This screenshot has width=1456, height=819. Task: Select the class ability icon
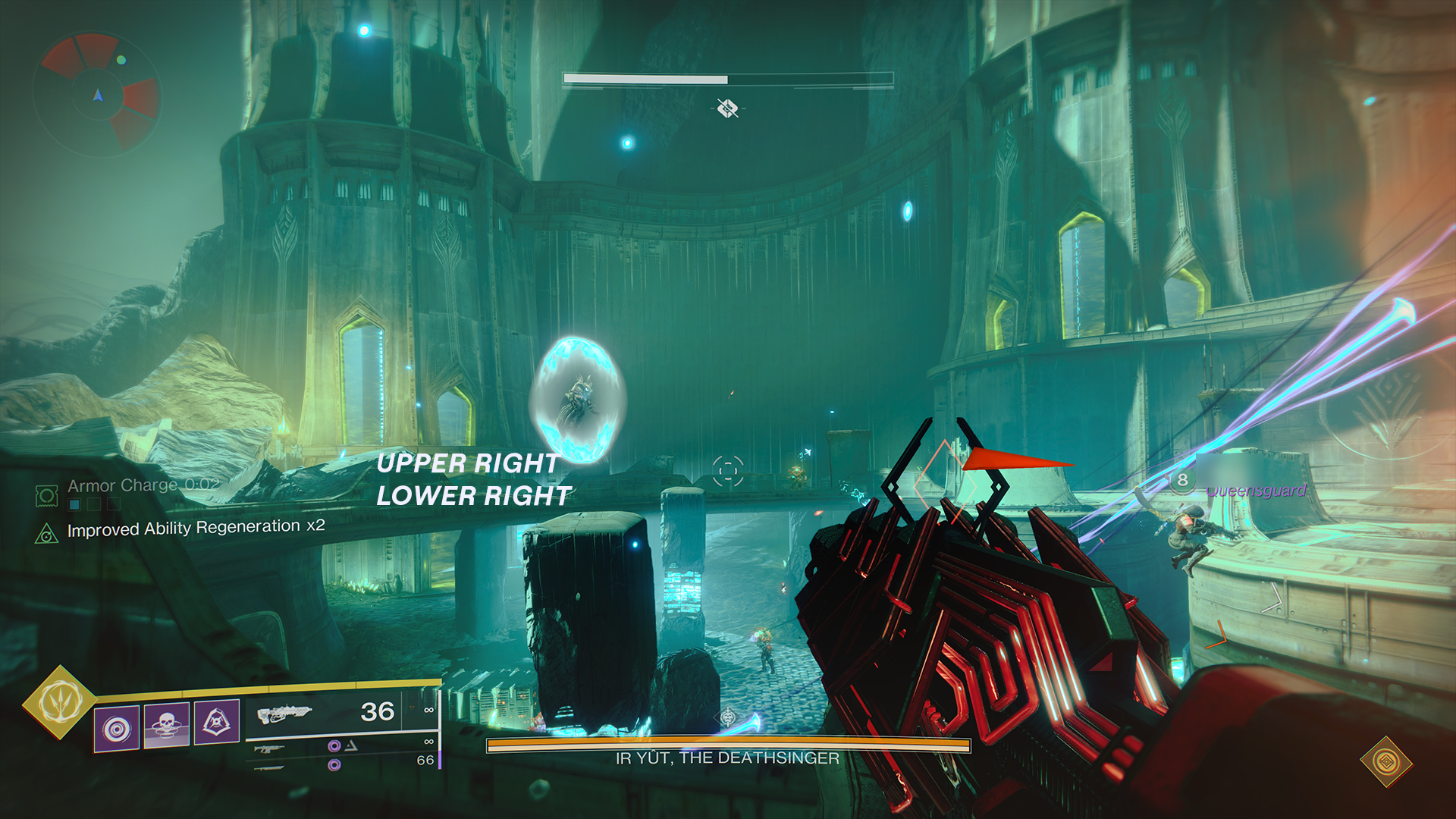tap(215, 722)
